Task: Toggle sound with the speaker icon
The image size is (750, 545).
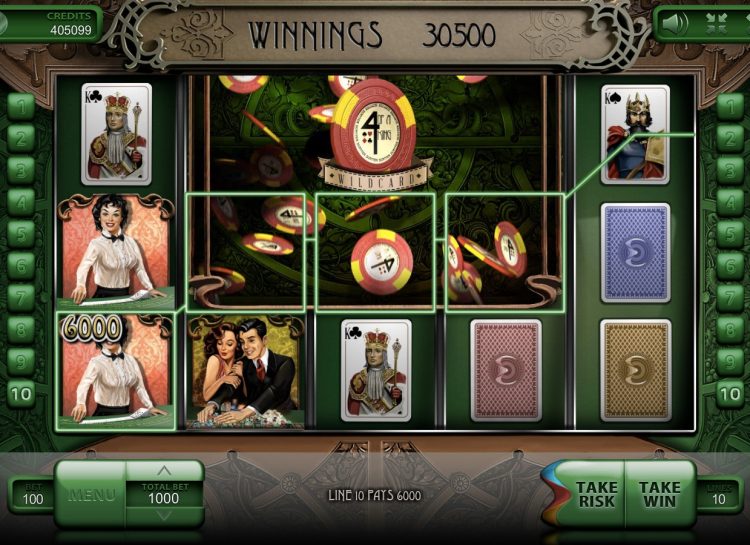Action: click(x=675, y=23)
